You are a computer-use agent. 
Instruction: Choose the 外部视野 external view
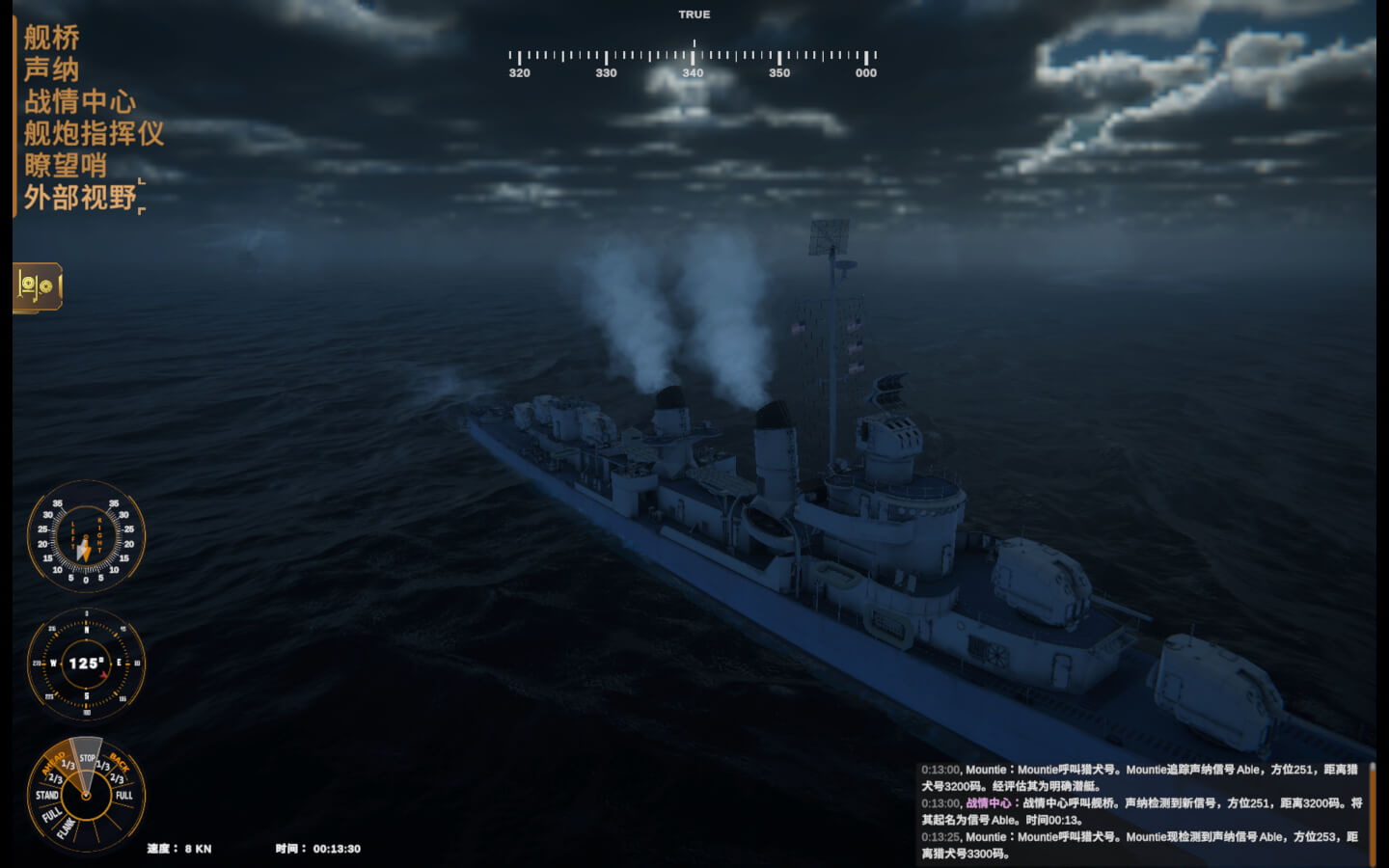click(80, 198)
